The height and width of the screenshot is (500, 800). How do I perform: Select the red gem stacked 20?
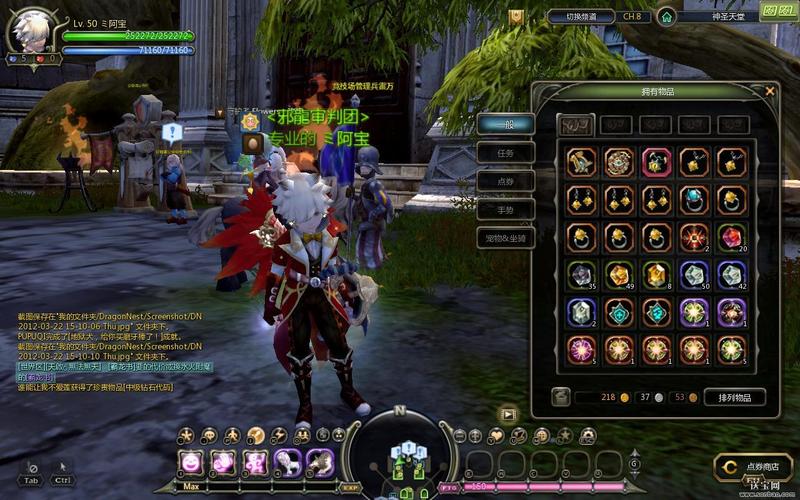pos(730,237)
